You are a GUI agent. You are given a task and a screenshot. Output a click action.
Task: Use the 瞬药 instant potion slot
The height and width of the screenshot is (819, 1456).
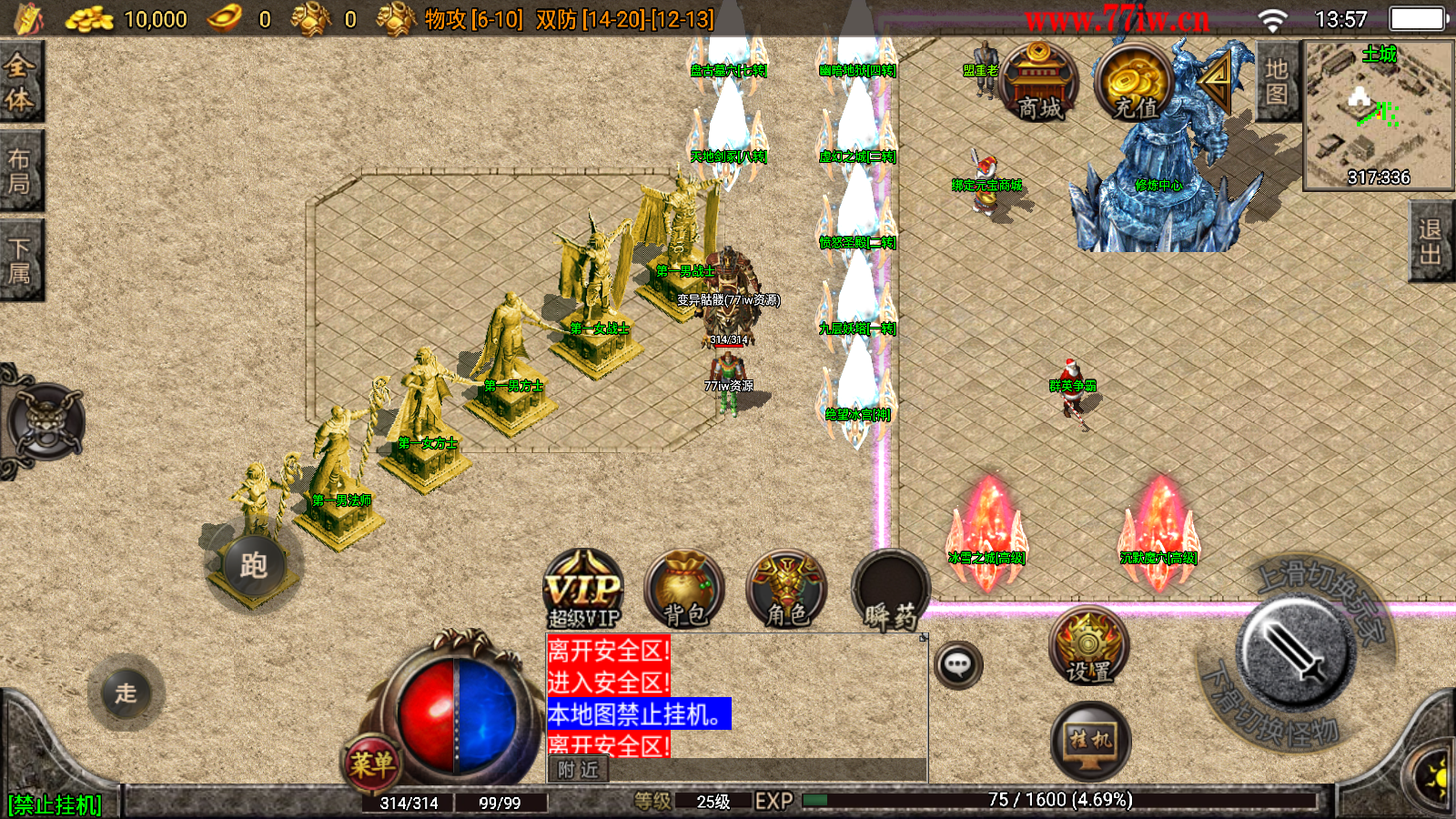[890, 591]
